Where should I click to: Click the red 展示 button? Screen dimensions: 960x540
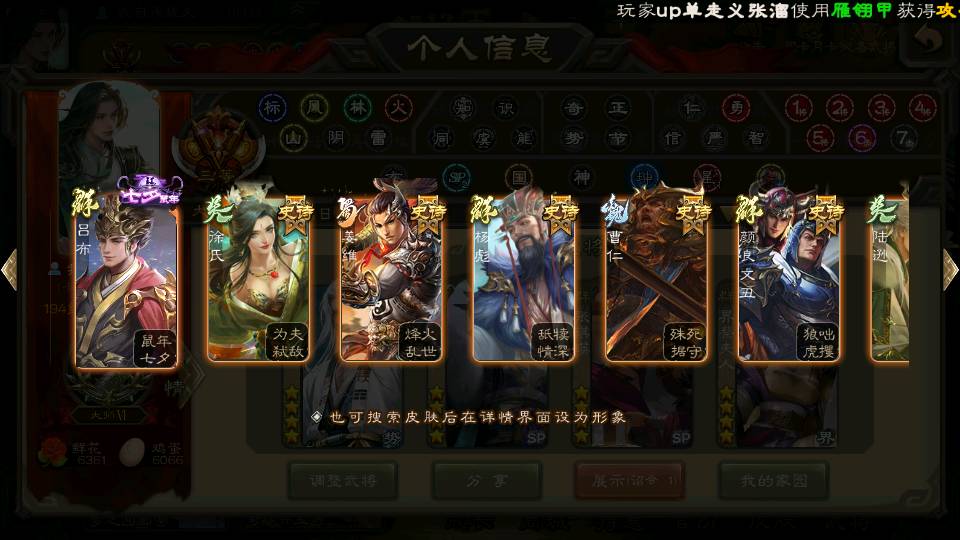629,481
